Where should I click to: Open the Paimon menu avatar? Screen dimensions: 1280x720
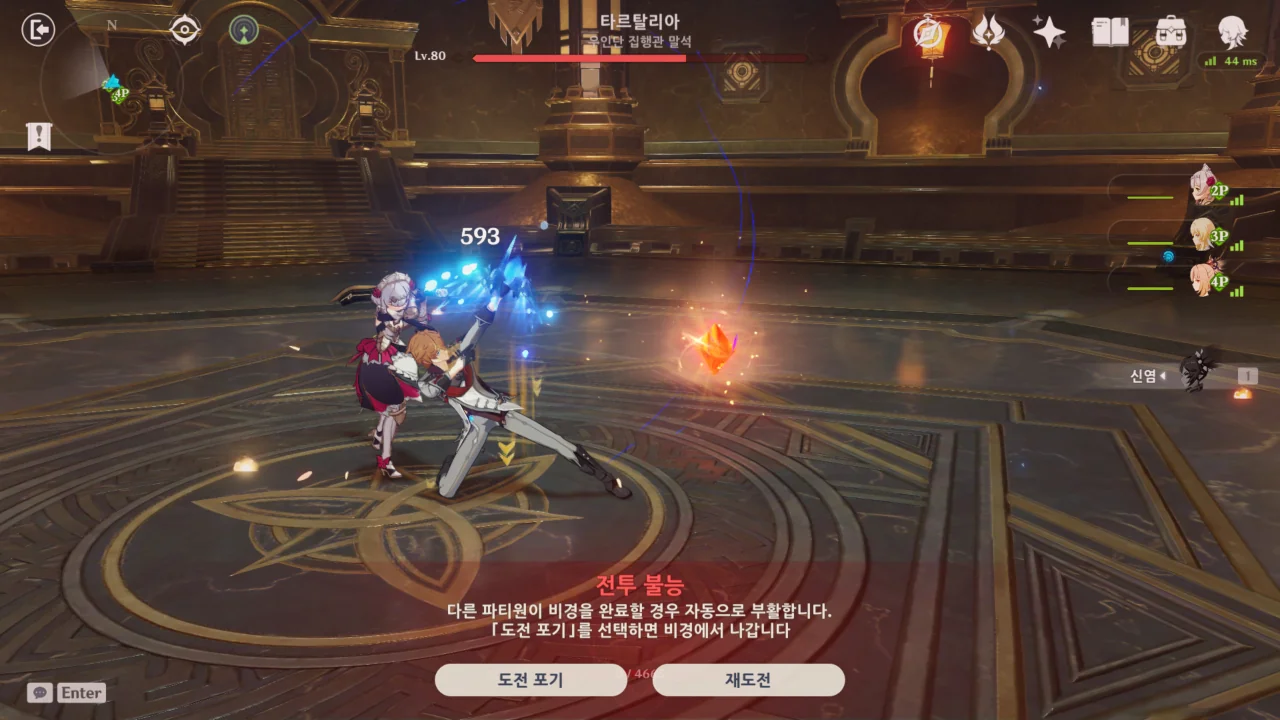(x=1232, y=32)
